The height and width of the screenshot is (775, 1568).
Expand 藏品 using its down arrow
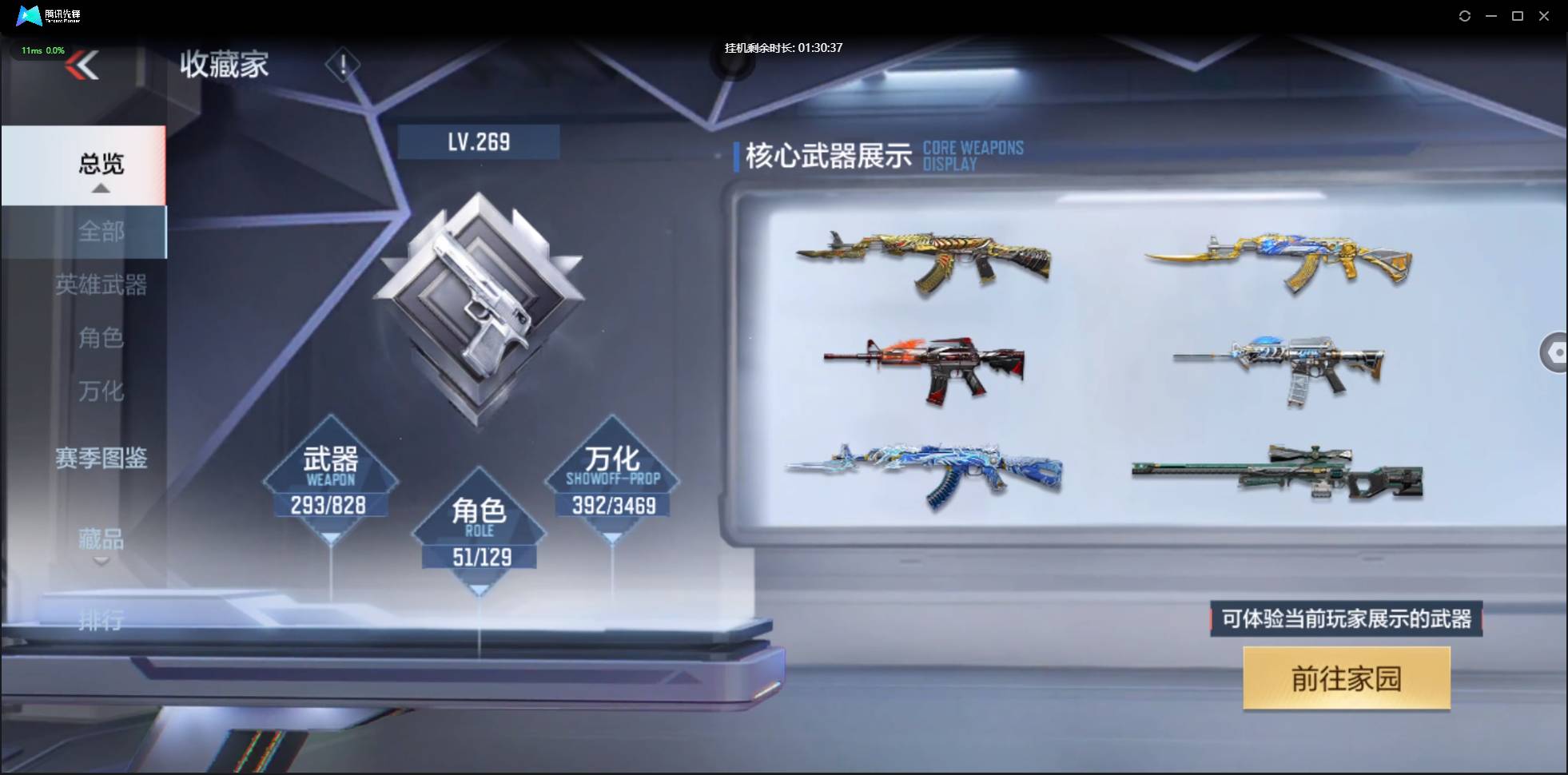click(101, 562)
